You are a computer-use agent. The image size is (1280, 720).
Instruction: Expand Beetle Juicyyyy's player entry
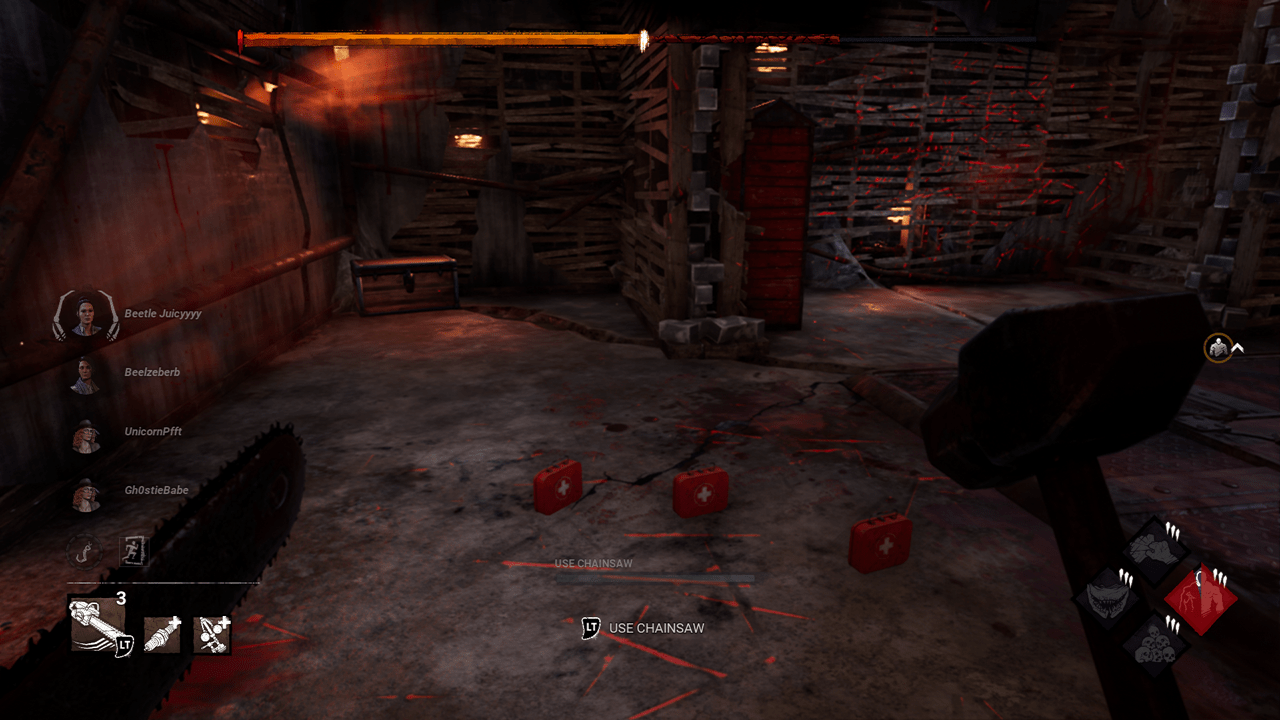85,311
